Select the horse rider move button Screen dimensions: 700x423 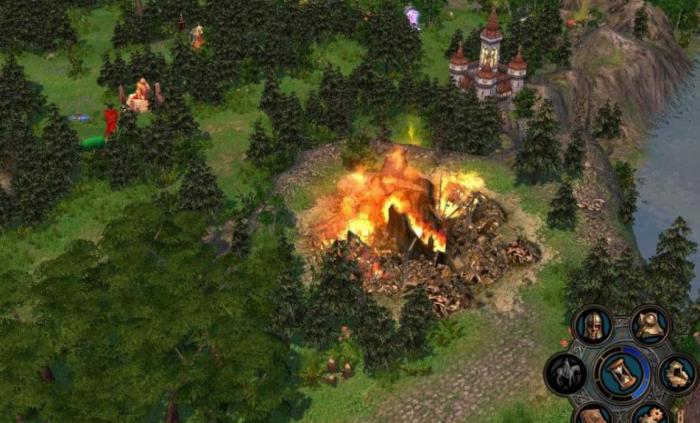[x=566, y=373]
